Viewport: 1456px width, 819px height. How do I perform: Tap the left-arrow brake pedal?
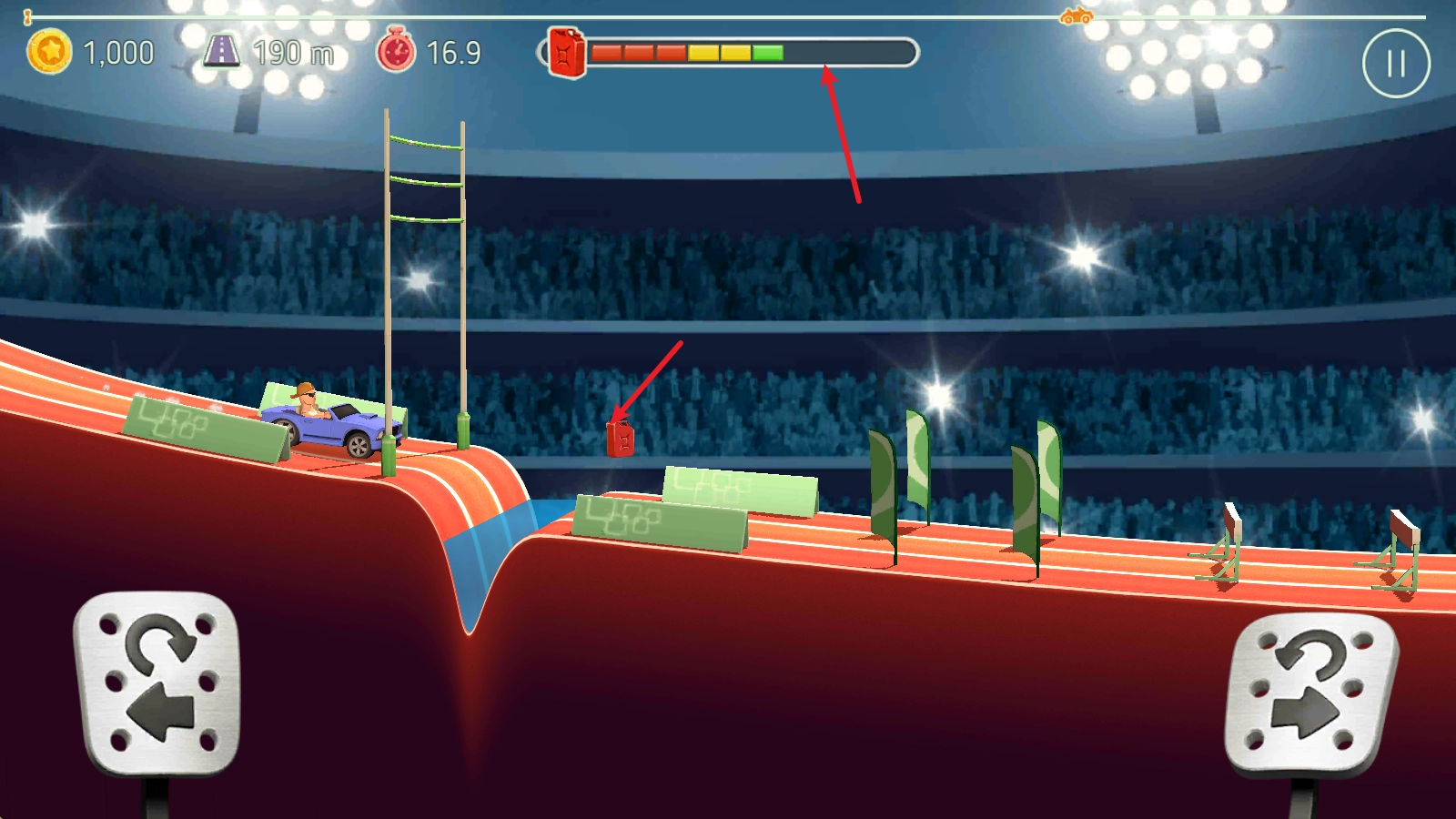[157, 682]
